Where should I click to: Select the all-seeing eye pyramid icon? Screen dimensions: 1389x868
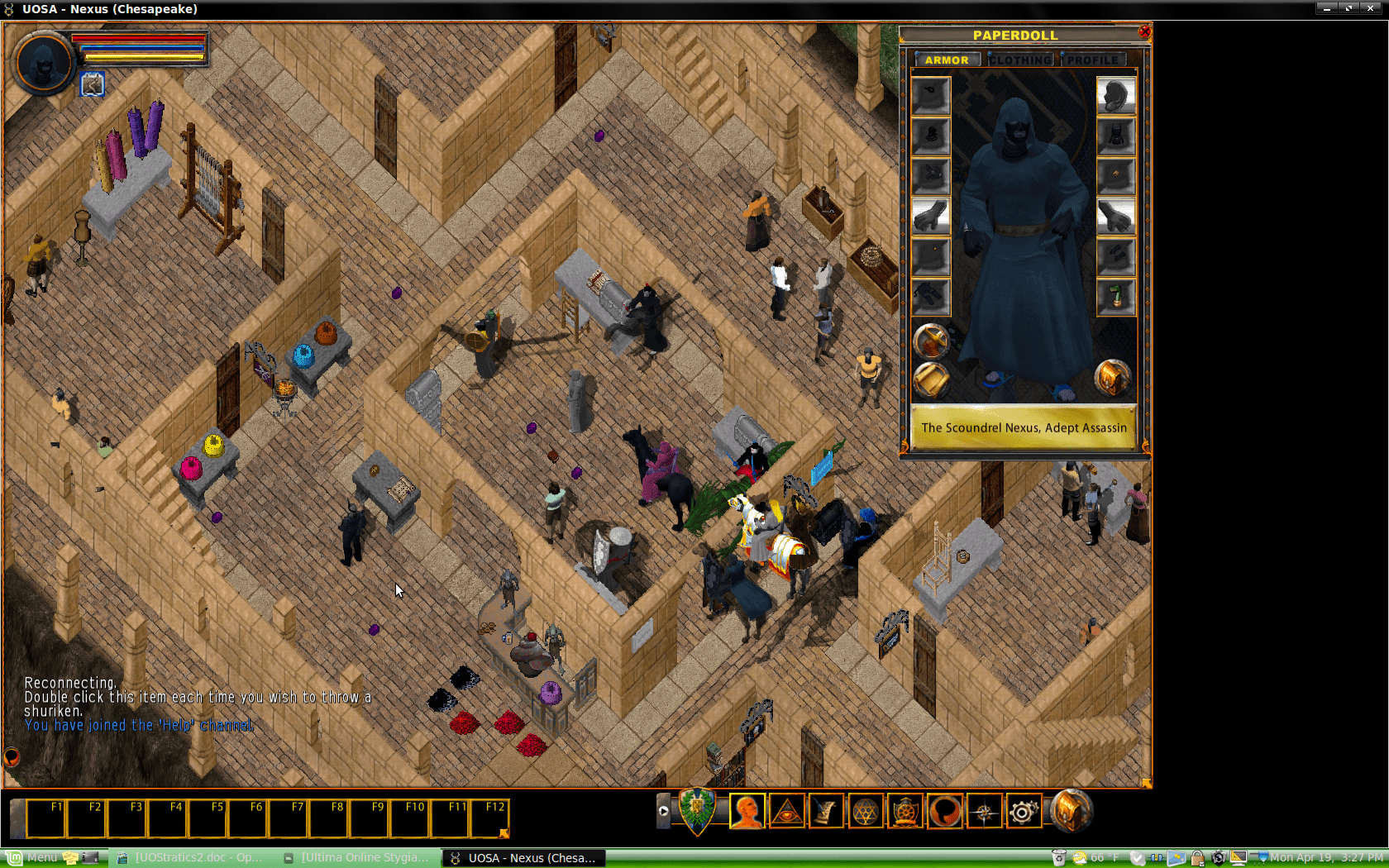[x=786, y=811]
